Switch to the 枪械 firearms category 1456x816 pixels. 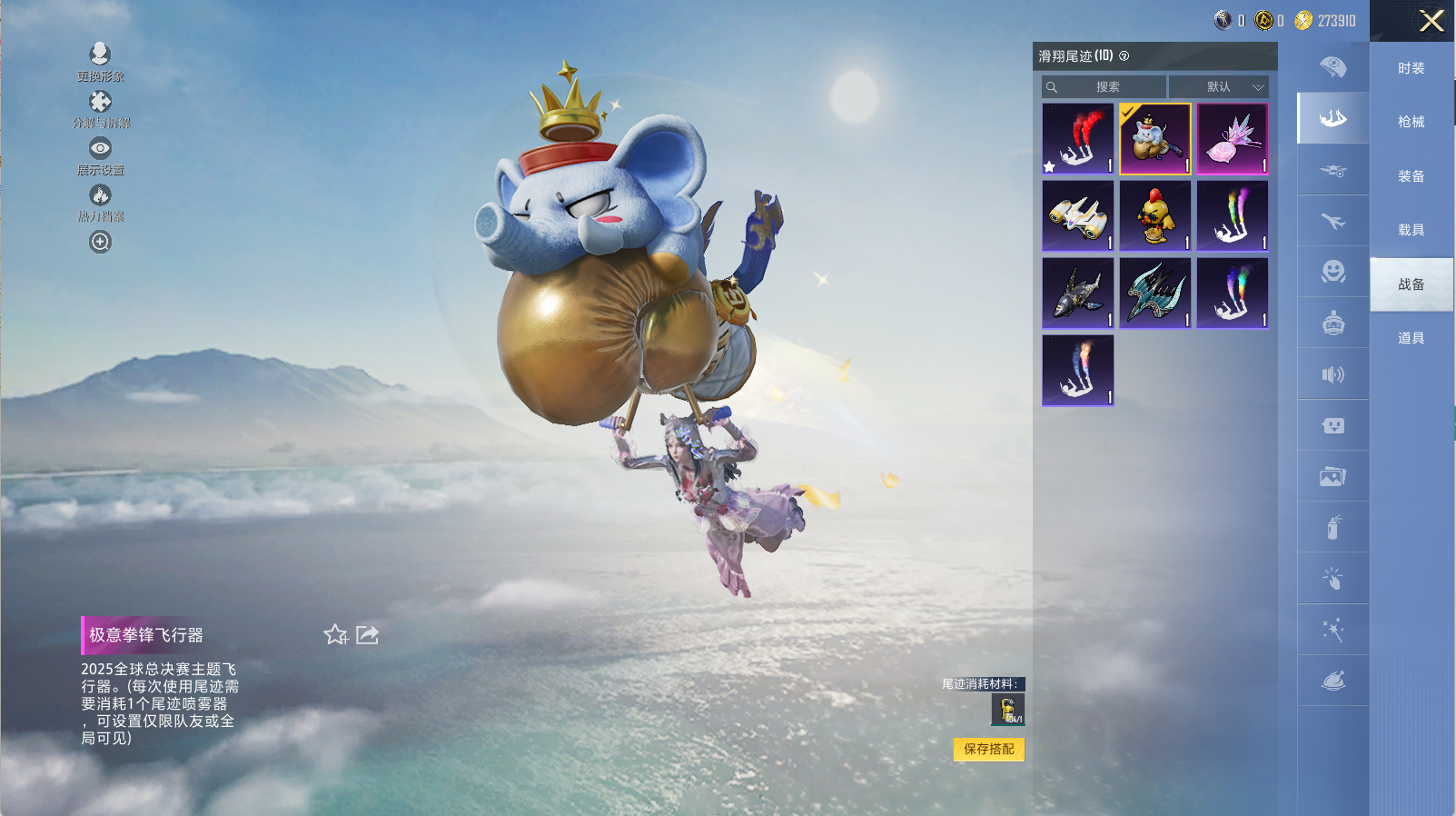tap(1411, 122)
